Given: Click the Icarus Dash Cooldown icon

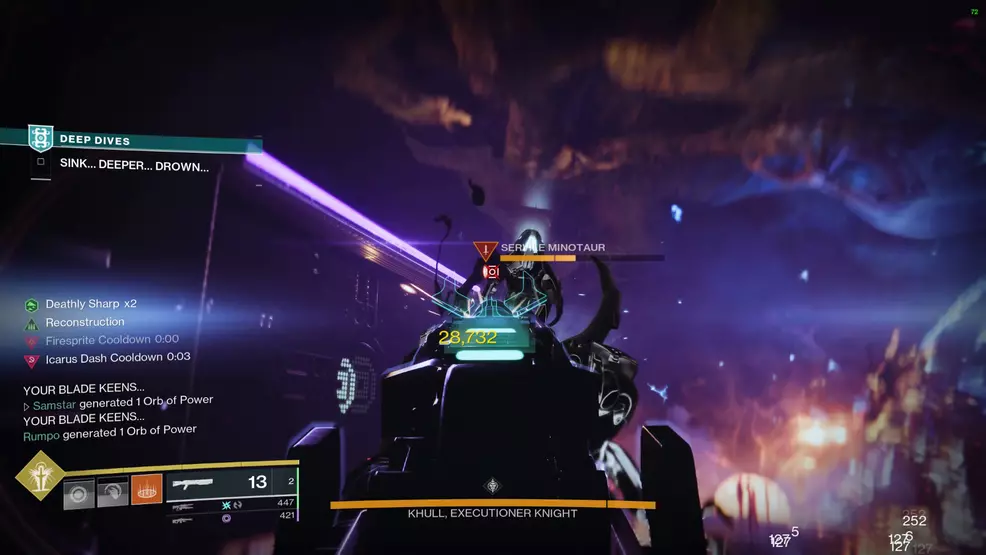Looking at the screenshot, I should tap(31, 358).
